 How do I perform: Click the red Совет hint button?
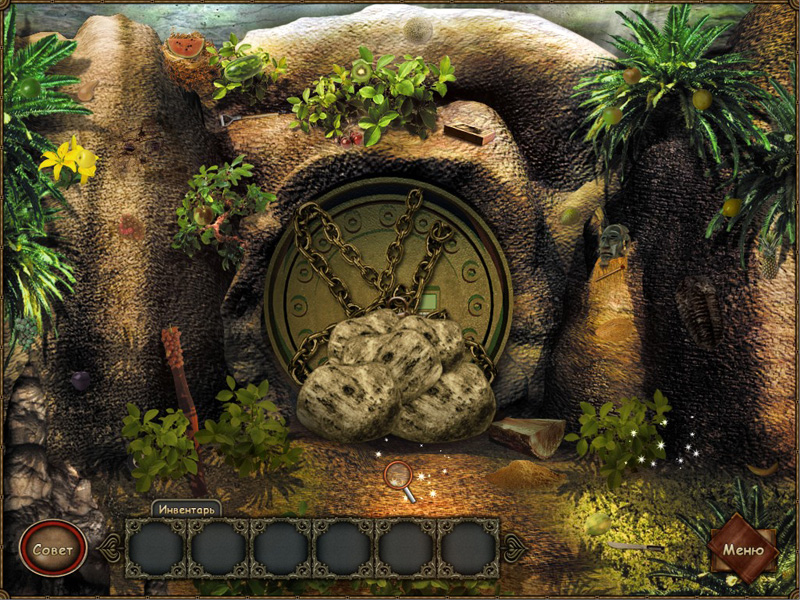click(x=52, y=550)
